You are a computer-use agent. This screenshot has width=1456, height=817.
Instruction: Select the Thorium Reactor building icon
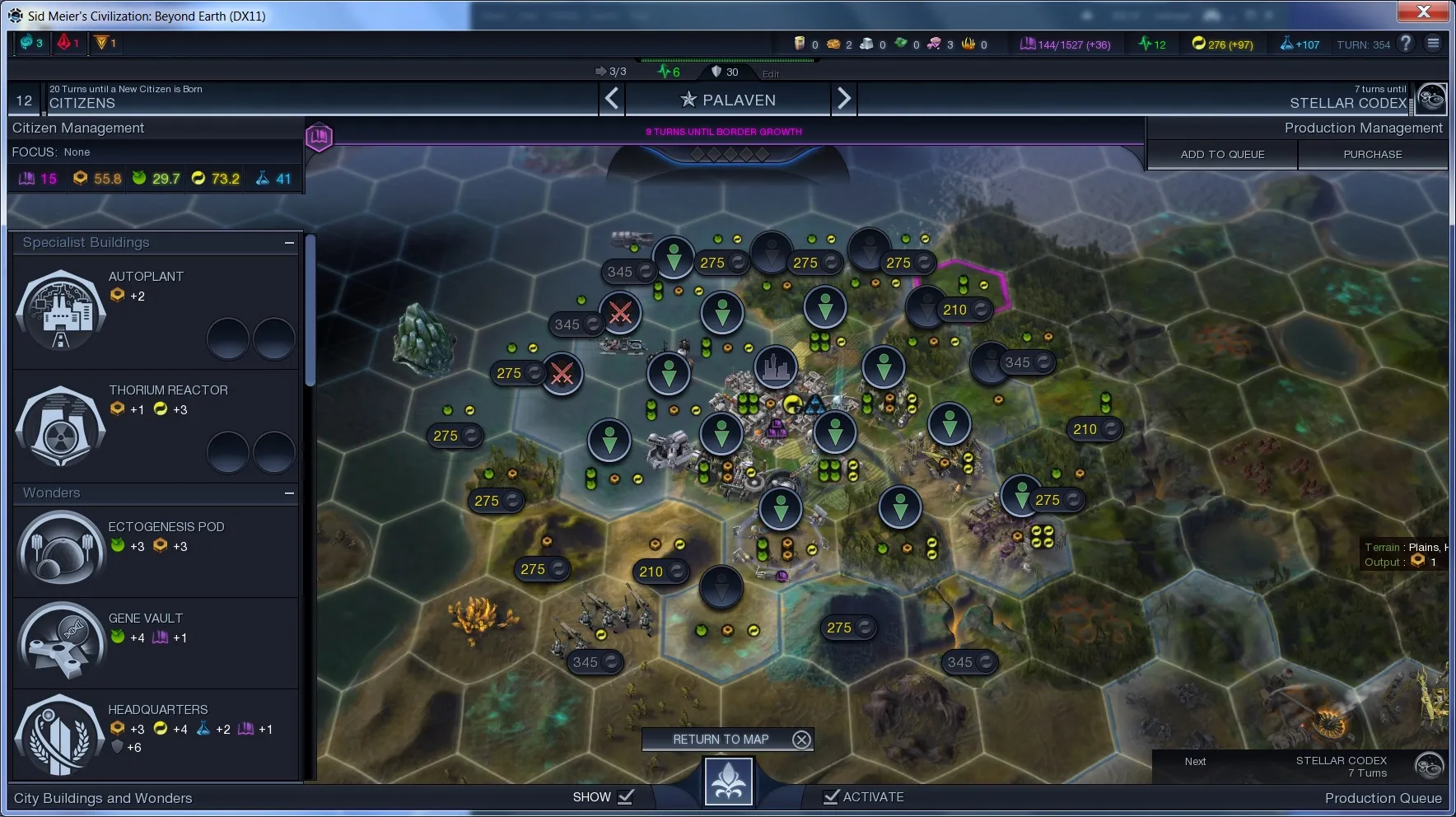tap(61, 426)
